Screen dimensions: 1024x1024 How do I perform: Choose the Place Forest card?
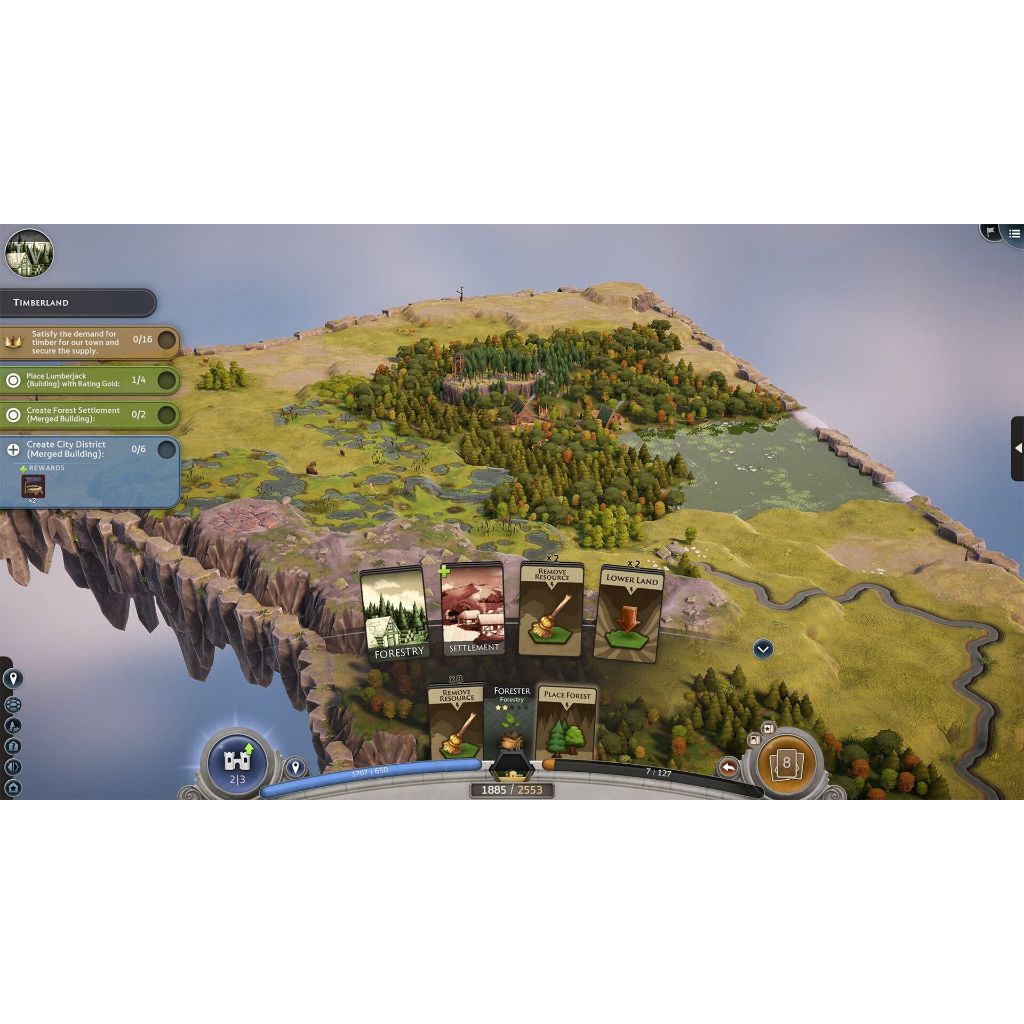point(566,722)
